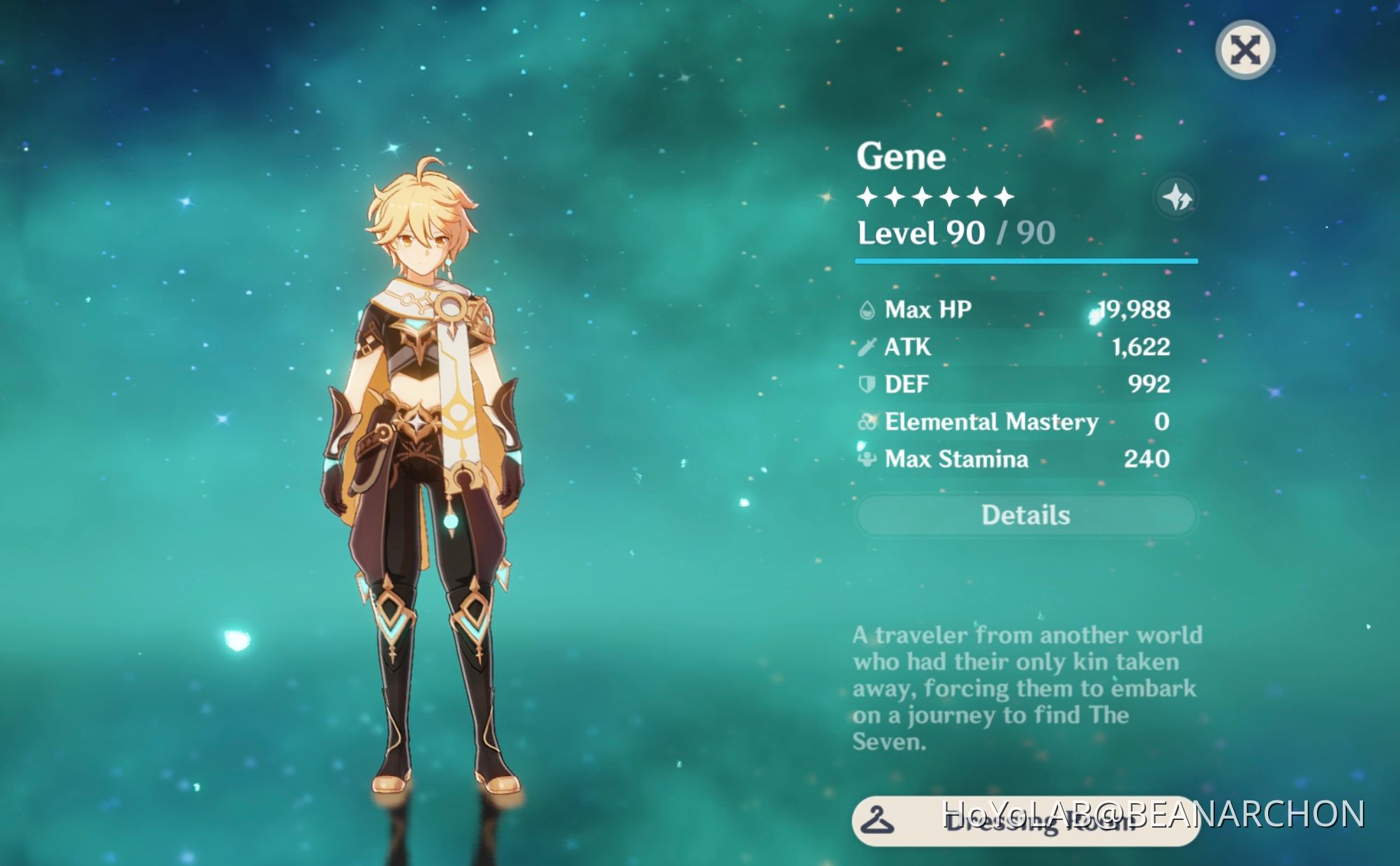The image size is (1400, 866).
Task: Click the Elemental Mastery stat icon
Action: click(866, 421)
